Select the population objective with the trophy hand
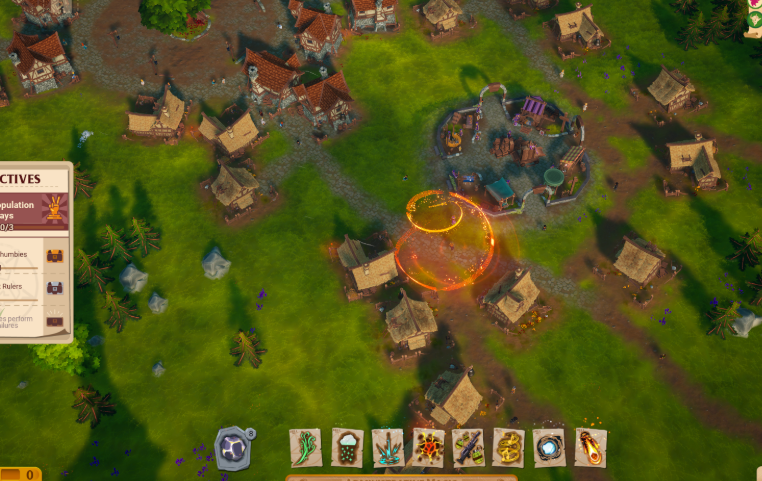The image size is (762, 481). (35, 213)
